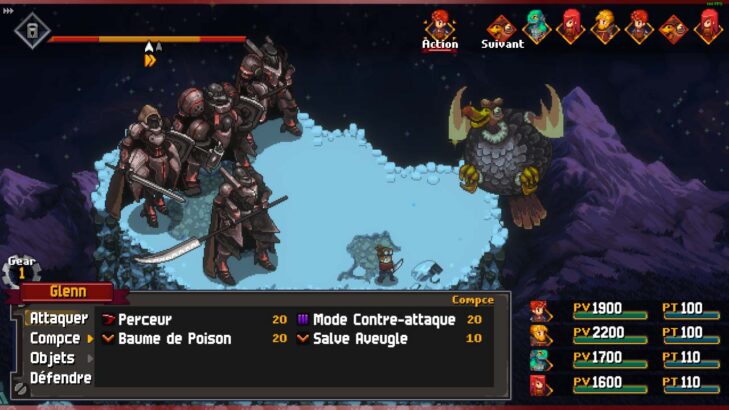729x410 pixels.
Task: Click the battery icon beside the overdrive bar
Action: pos(32,30)
